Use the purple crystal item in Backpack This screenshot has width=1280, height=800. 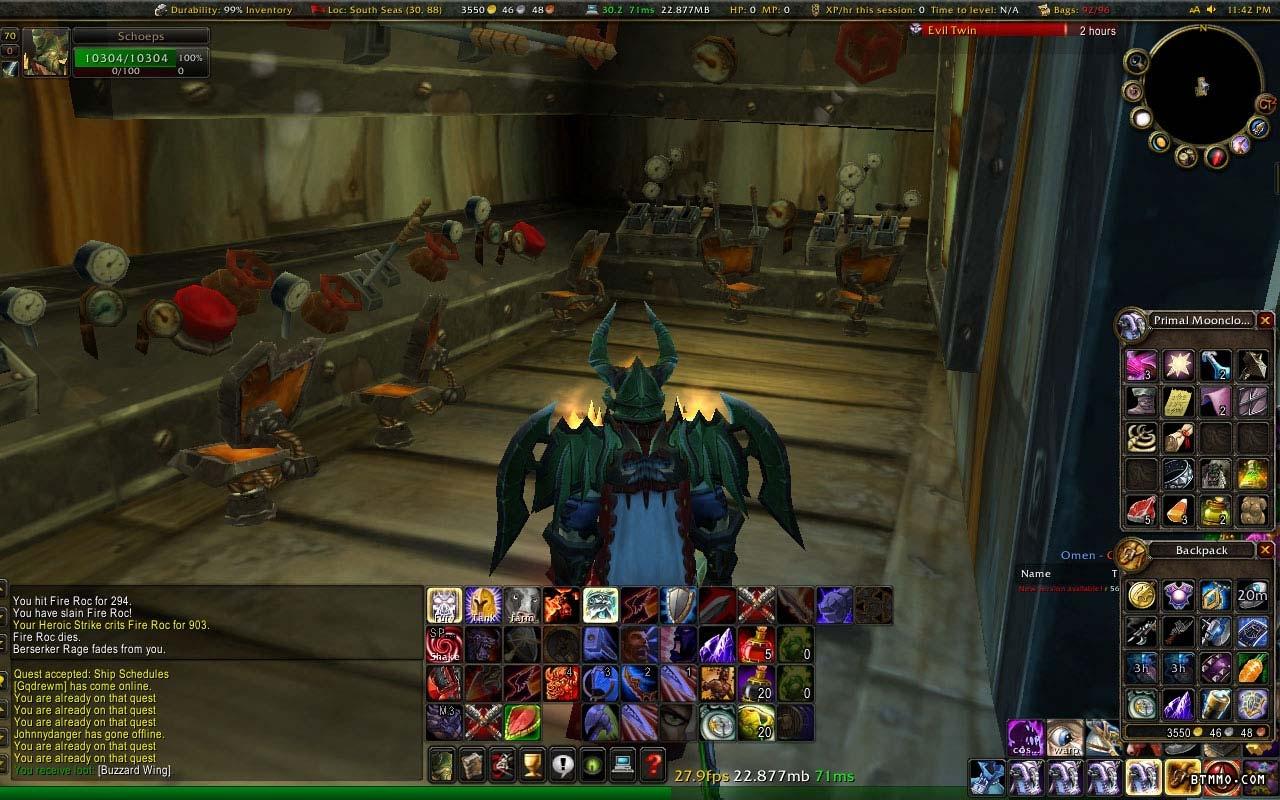click(x=1177, y=704)
